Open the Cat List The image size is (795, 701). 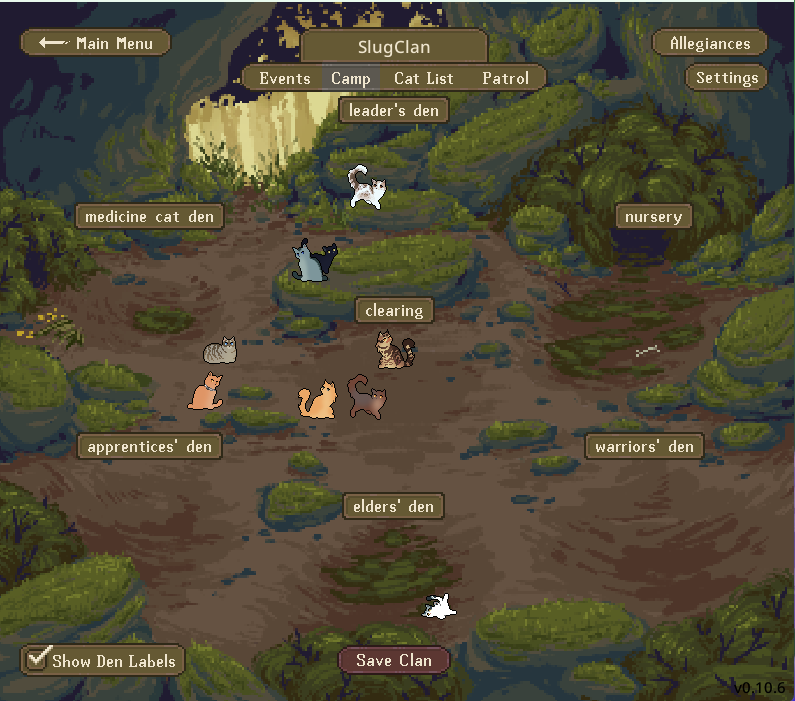point(423,78)
